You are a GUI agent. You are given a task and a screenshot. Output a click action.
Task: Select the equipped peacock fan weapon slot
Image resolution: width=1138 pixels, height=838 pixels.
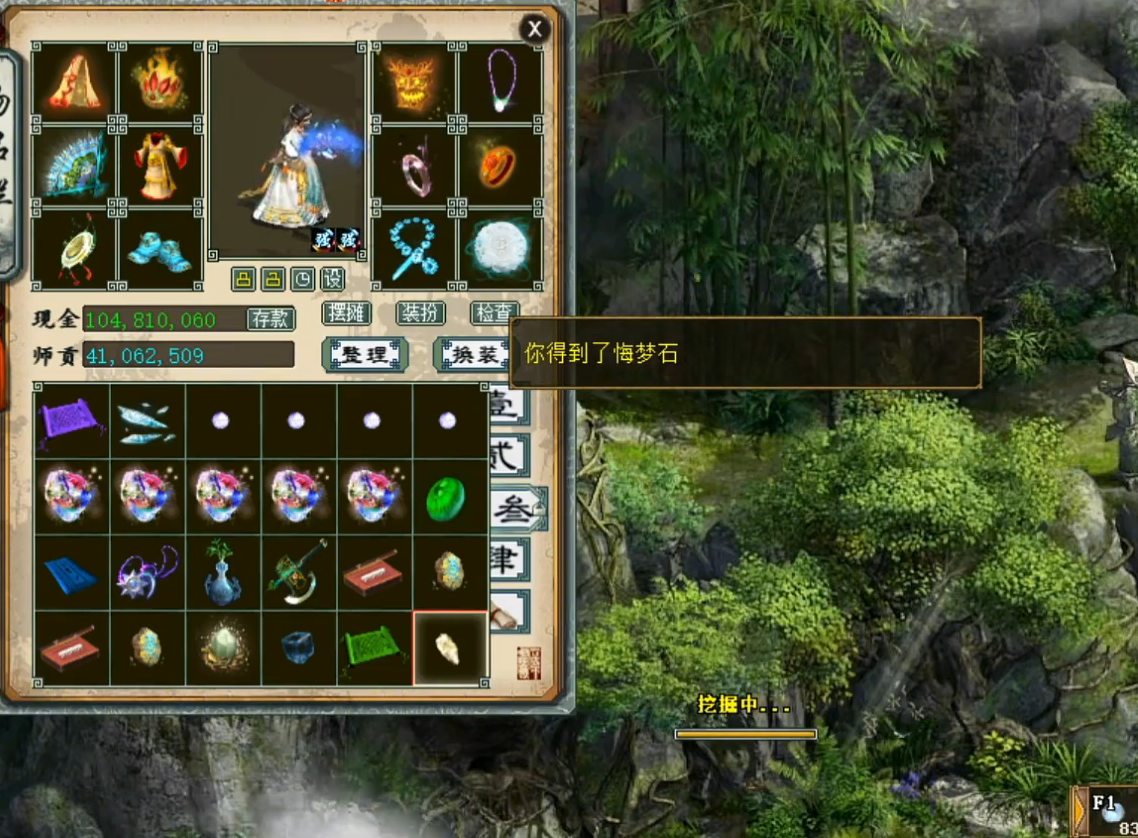click(74, 166)
